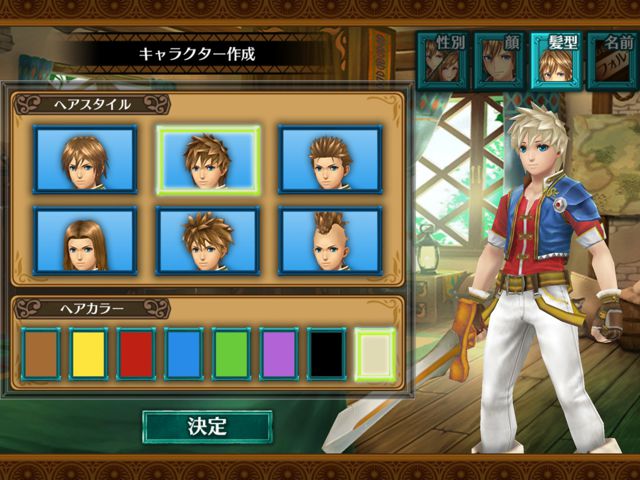Go to the 名前 name tab

pyautogui.click(x=612, y=60)
